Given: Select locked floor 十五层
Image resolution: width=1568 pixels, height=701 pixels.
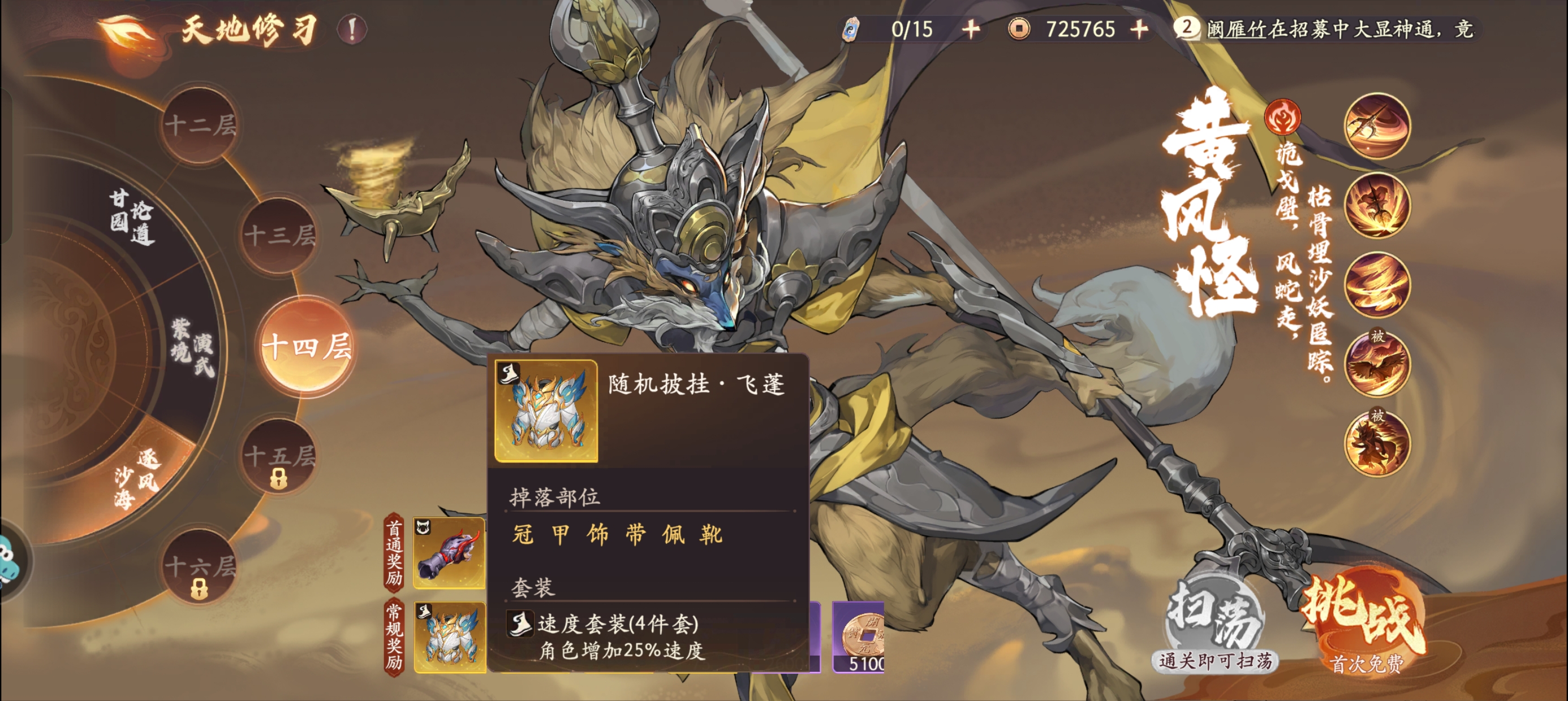Looking at the screenshot, I should (x=279, y=457).
